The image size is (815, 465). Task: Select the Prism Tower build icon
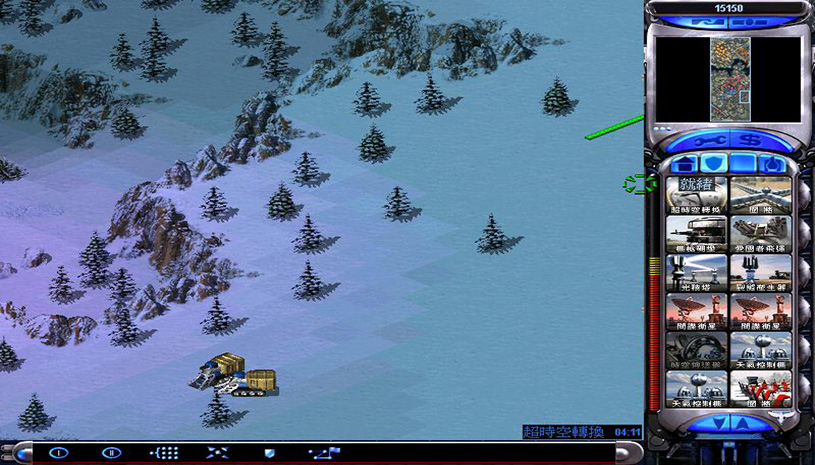(x=698, y=271)
